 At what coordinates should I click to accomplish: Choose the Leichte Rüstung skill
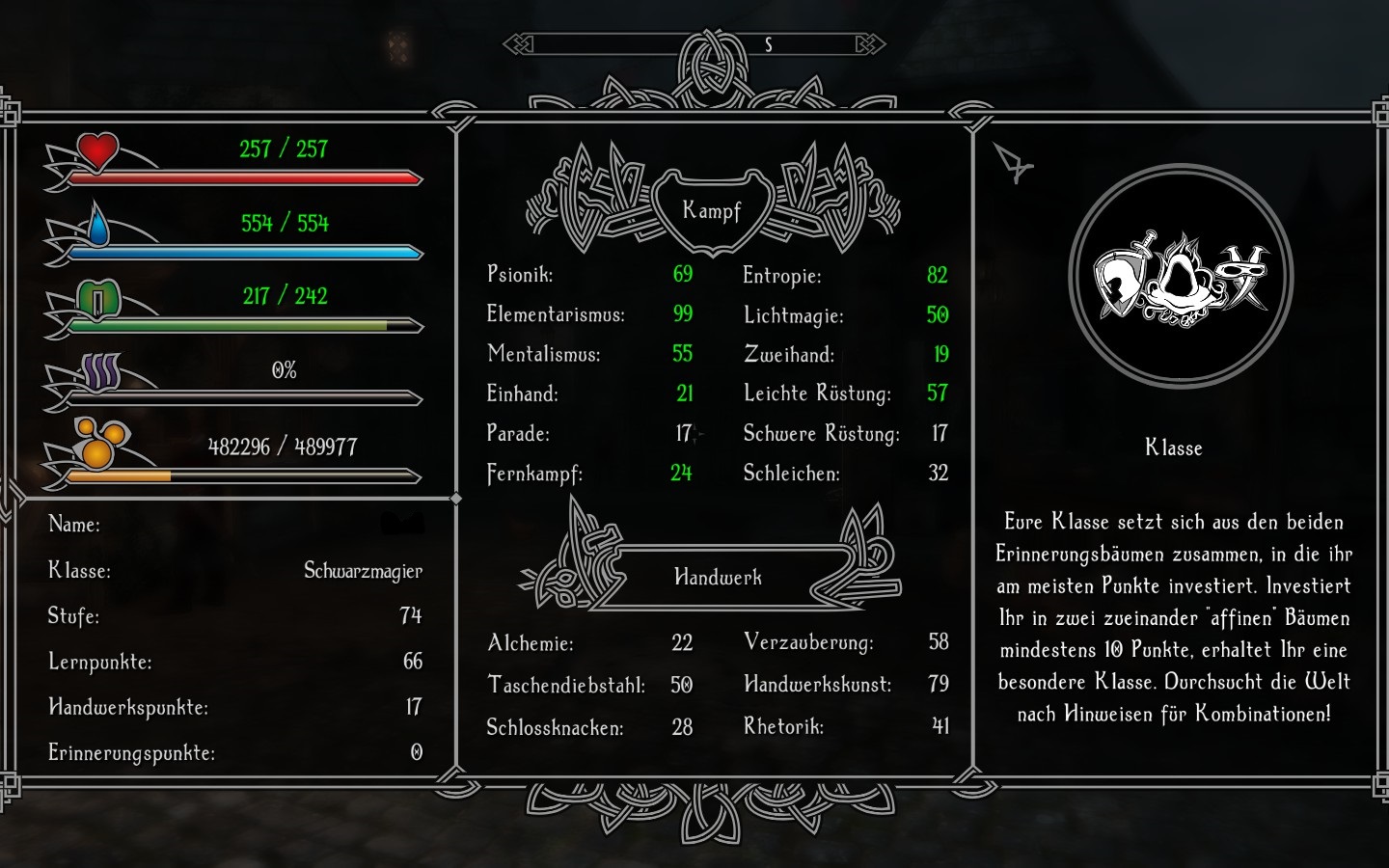(817, 393)
